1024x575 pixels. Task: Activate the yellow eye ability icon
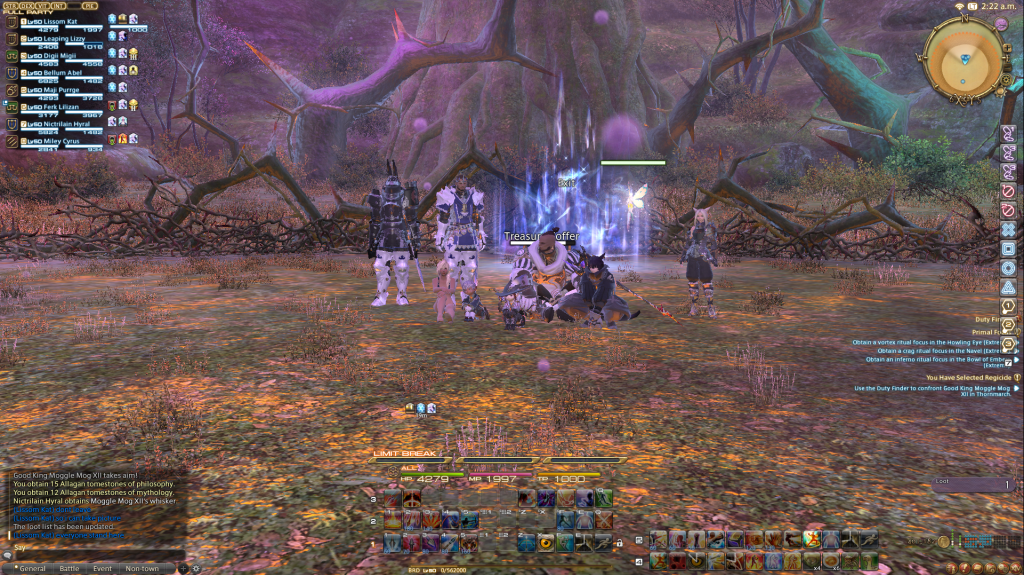pyautogui.click(x=546, y=542)
